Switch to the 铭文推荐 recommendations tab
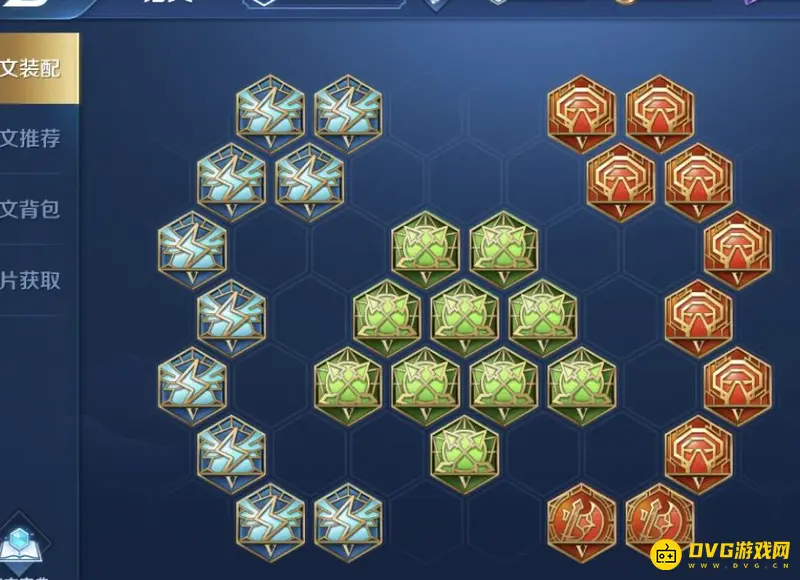This screenshot has width=800, height=580. click(x=35, y=139)
